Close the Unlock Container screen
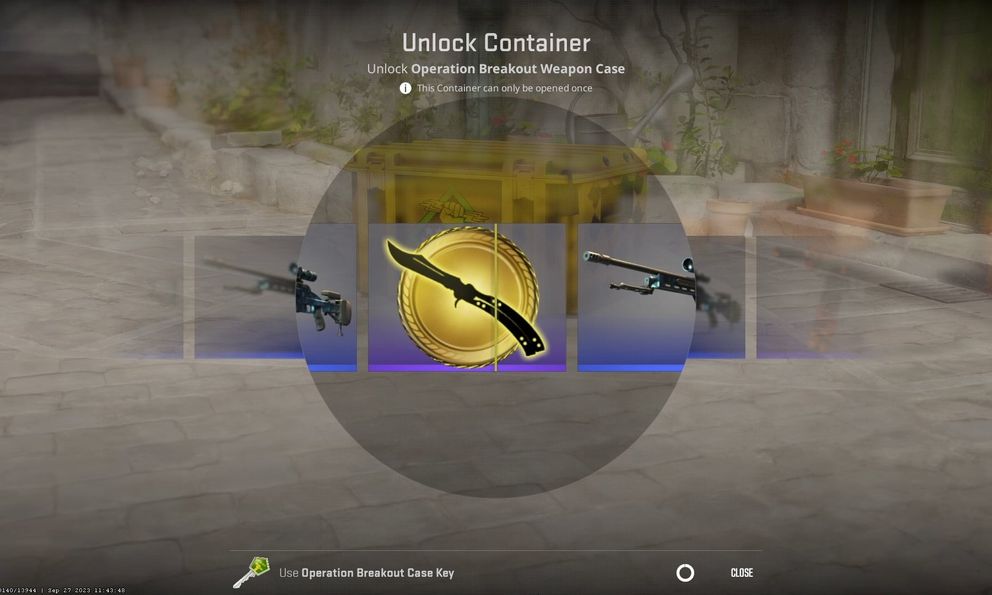The height and width of the screenshot is (595, 992). [x=741, y=573]
